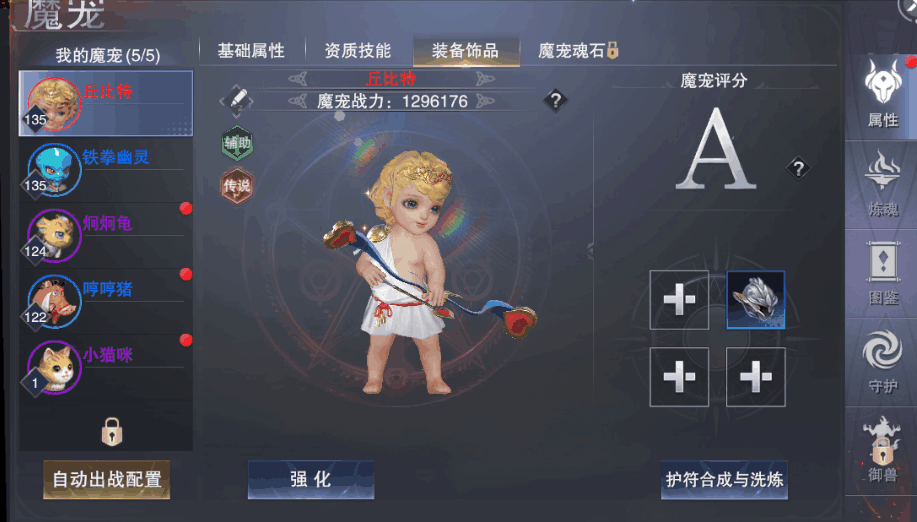
Task: Select the equipped silver helmet accessory slot
Action: (x=756, y=300)
